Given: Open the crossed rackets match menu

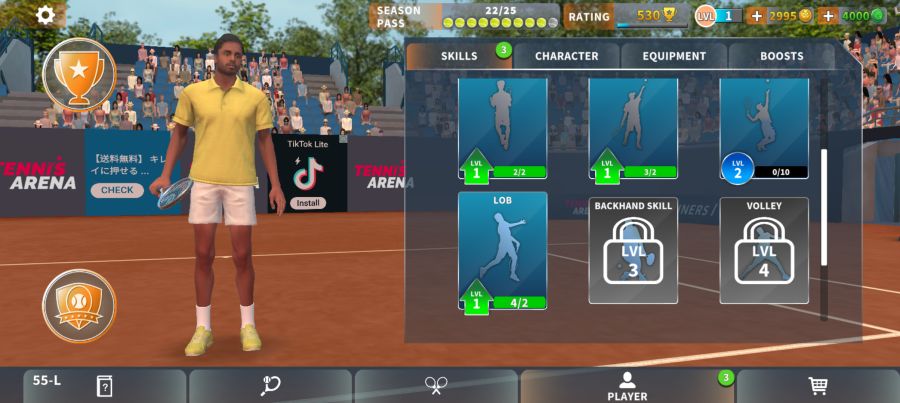Looking at the screenshot, I should pyautogui.click(x=436, y=386).
